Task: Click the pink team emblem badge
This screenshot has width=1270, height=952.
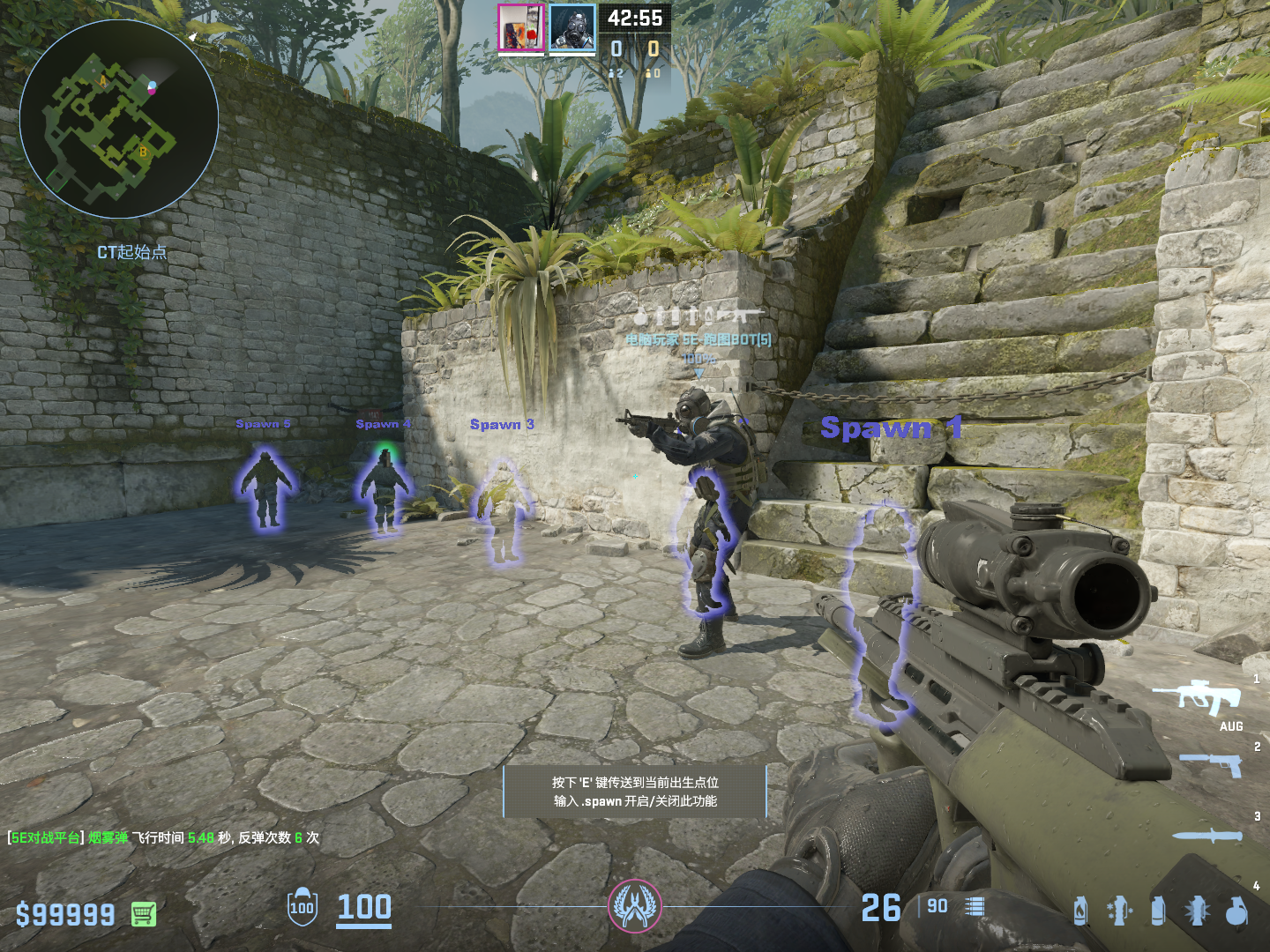Action: [x=634, y=905]
